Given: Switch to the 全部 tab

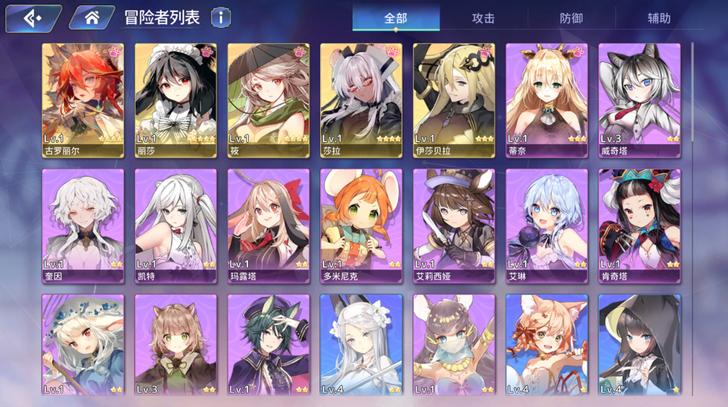Looking at the screenshot, I should tap(396, 18).
